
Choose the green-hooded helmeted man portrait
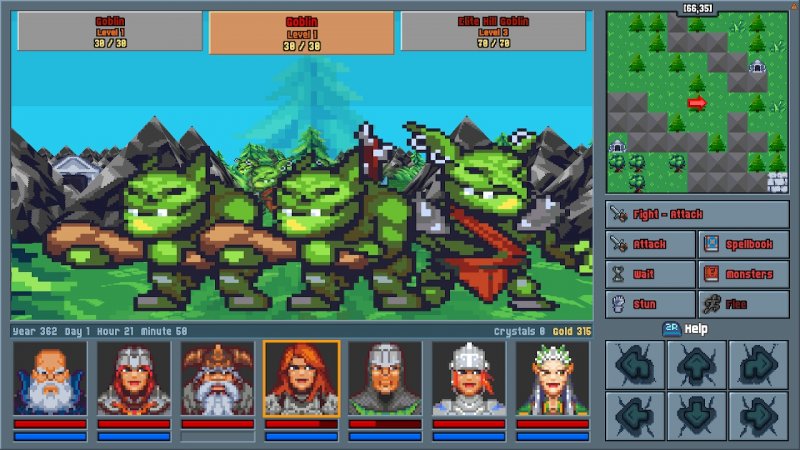click(385, 378)
